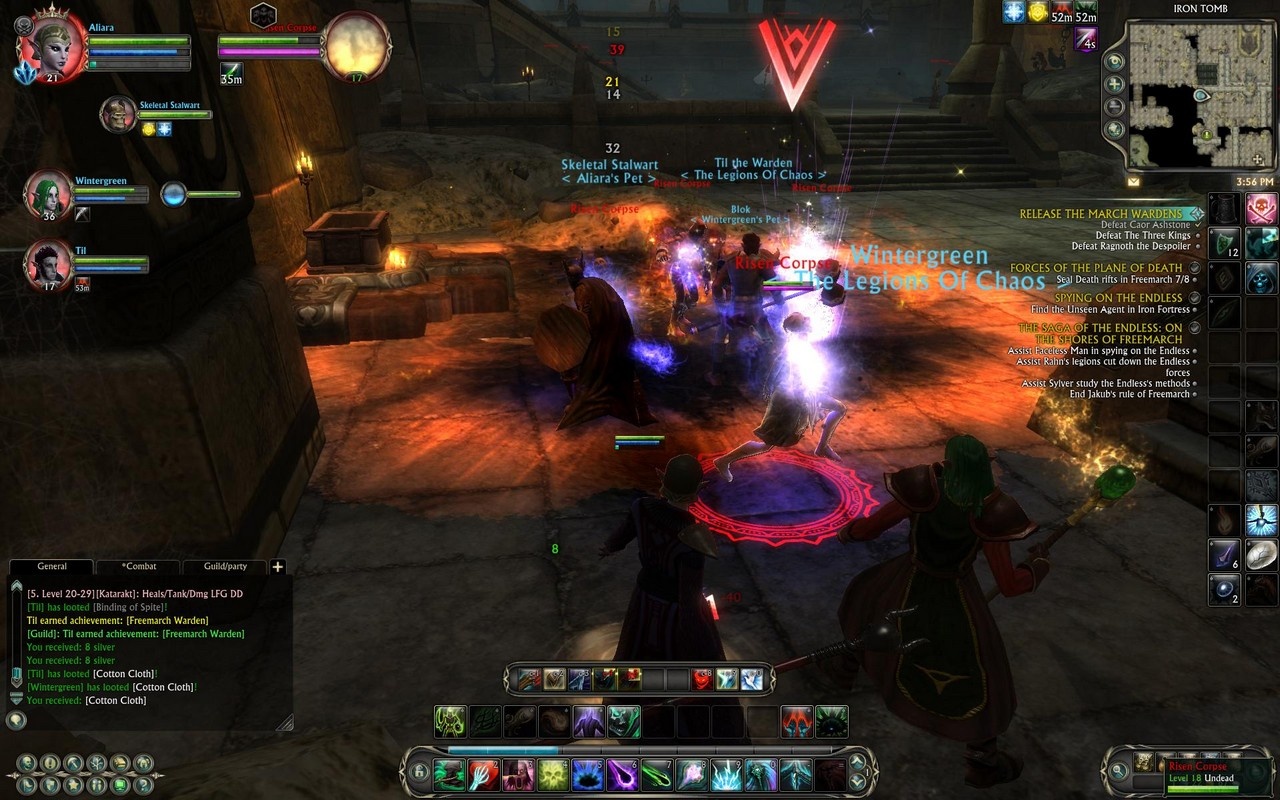Screen dimensions: 1280x800
Task: Select Wintergreen's party portrait
Action: [x=48, y=195]
